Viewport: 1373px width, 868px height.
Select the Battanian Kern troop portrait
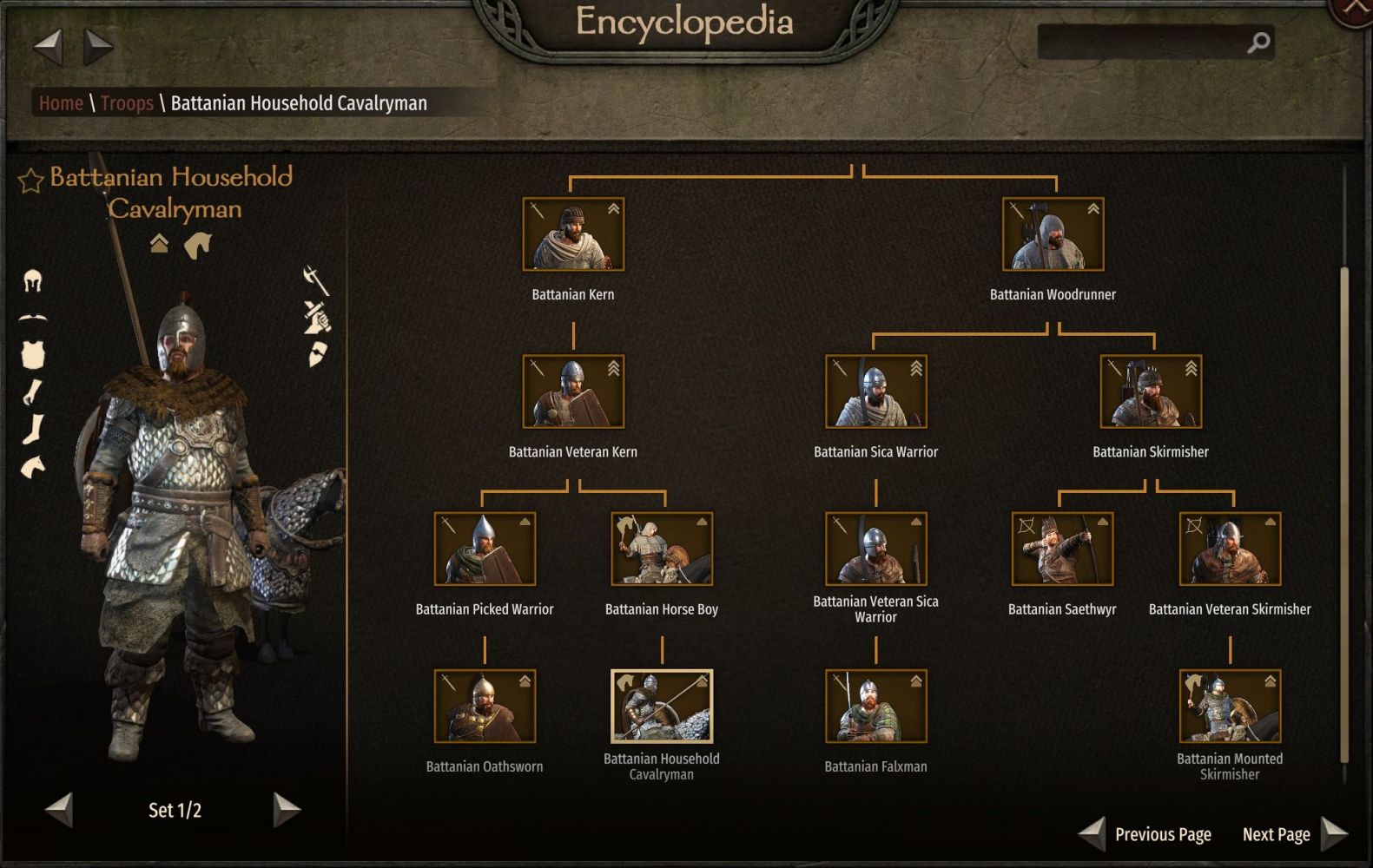point(573,234)
